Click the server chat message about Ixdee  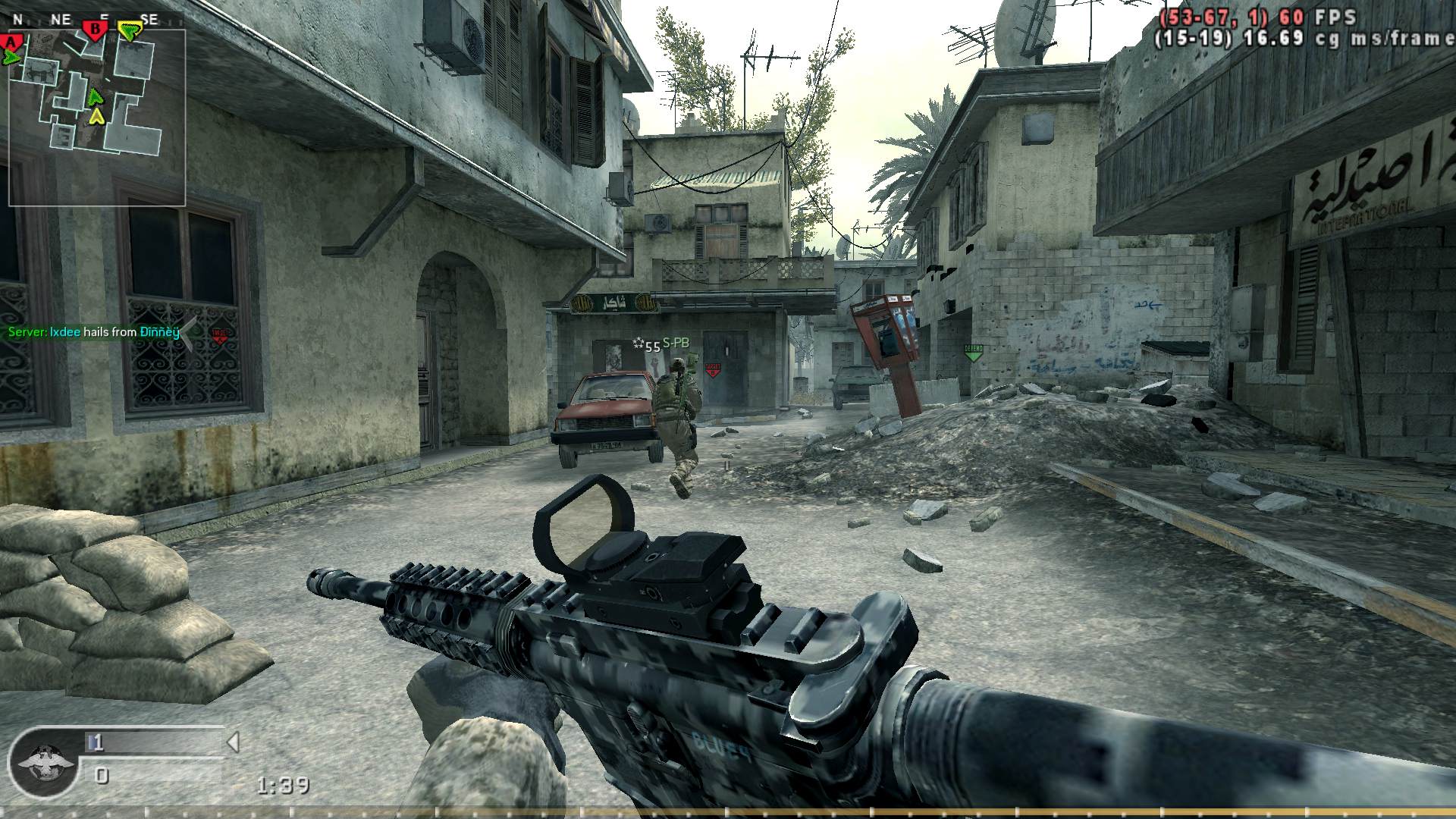click(x=94, y=332)
